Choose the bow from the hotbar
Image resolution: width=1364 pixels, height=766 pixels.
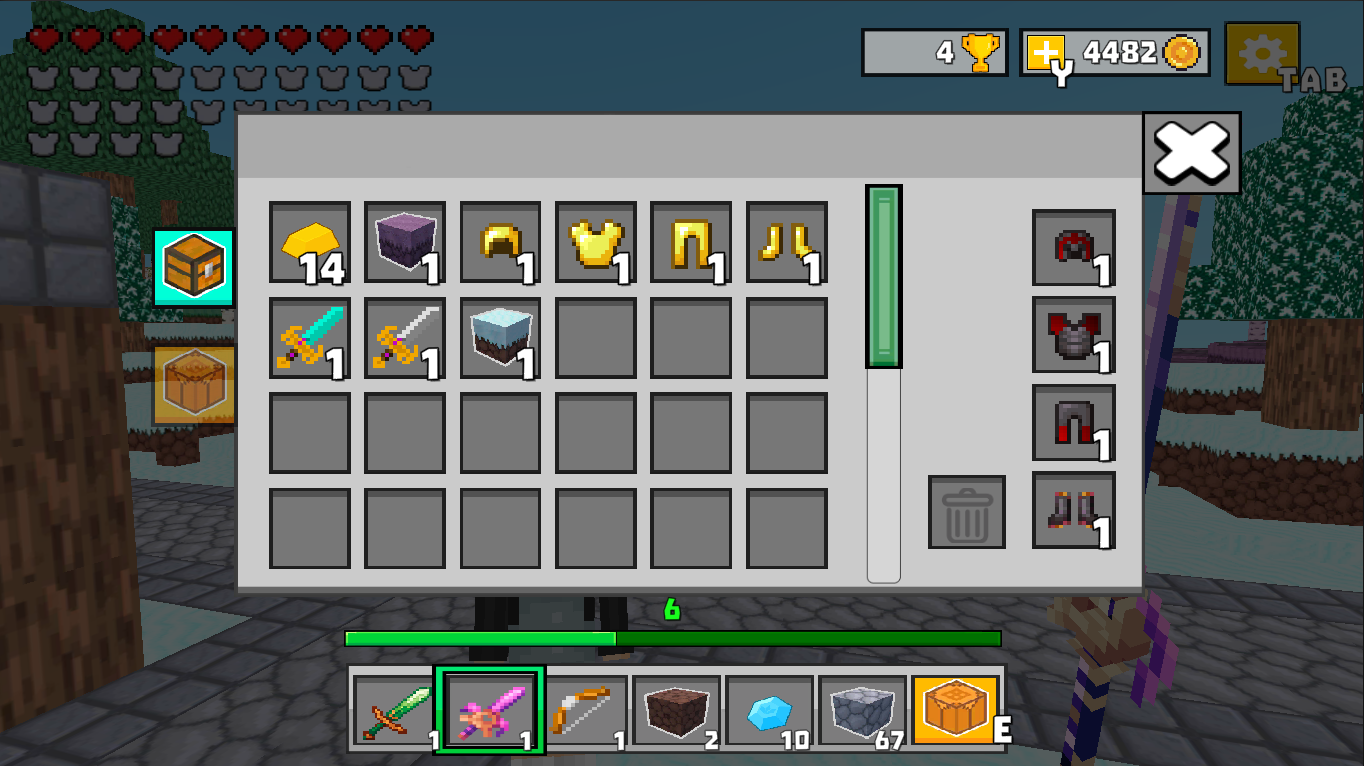[585, 709]
